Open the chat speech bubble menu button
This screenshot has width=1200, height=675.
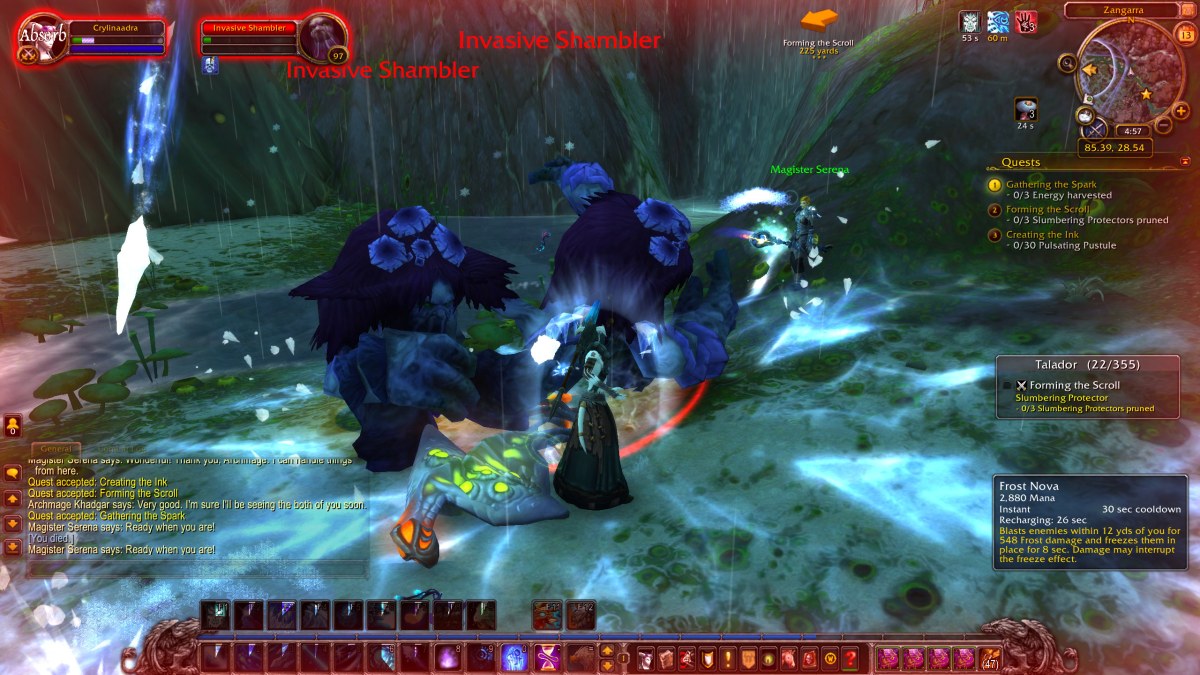(x=13, y=474)
